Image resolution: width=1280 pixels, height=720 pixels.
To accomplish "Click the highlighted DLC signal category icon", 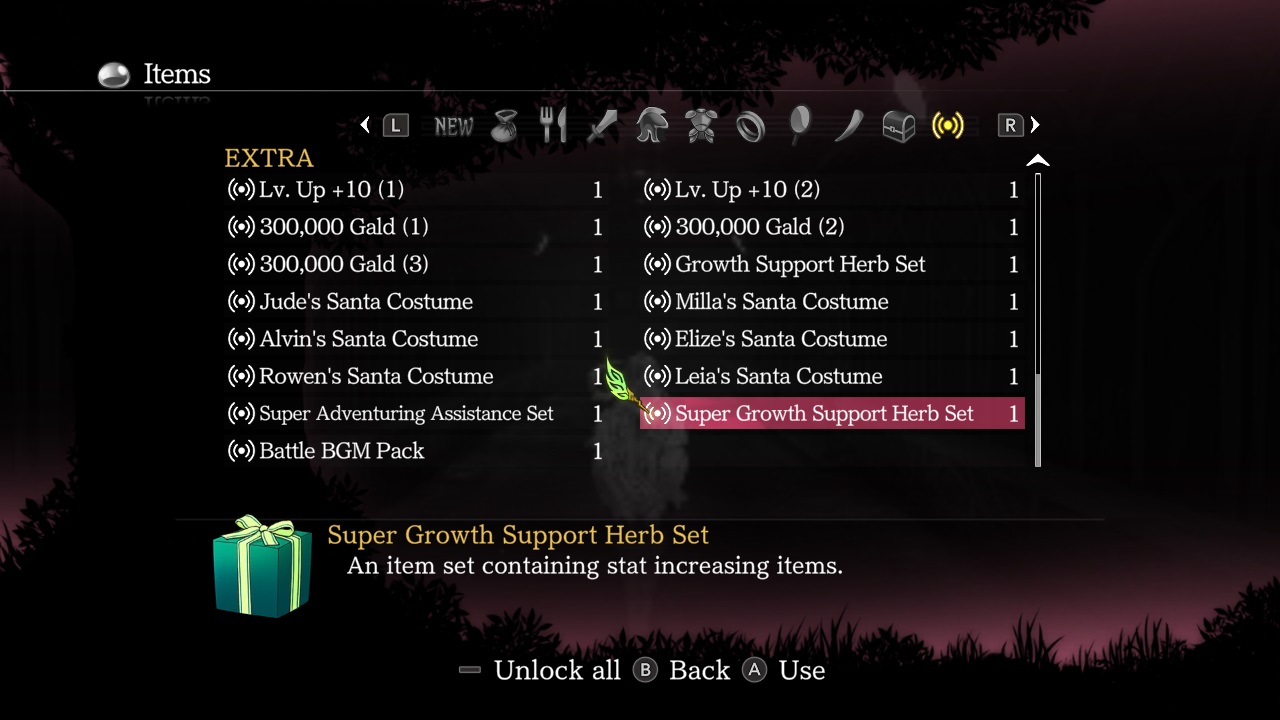I will [x=946, y=125].
